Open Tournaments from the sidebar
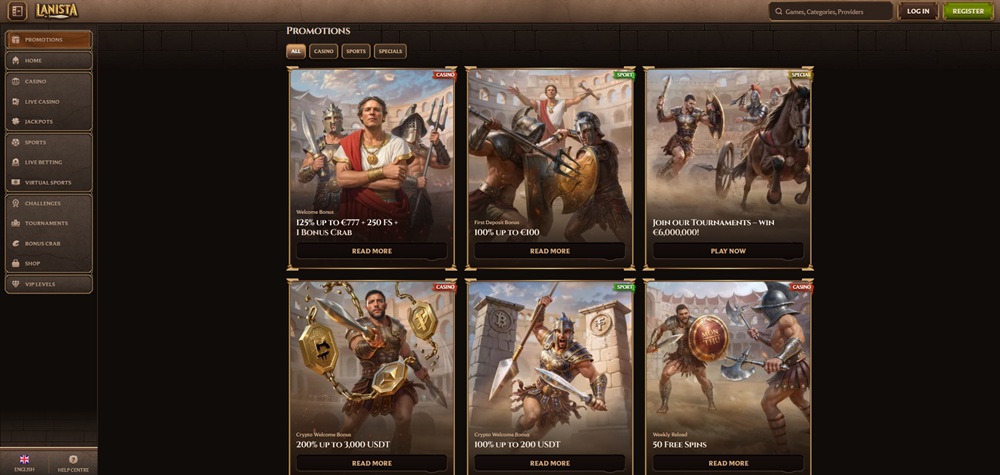Image resolution: width=1000 pixels, height=475 pixels. pyautogui.click(x=48, y=223)
